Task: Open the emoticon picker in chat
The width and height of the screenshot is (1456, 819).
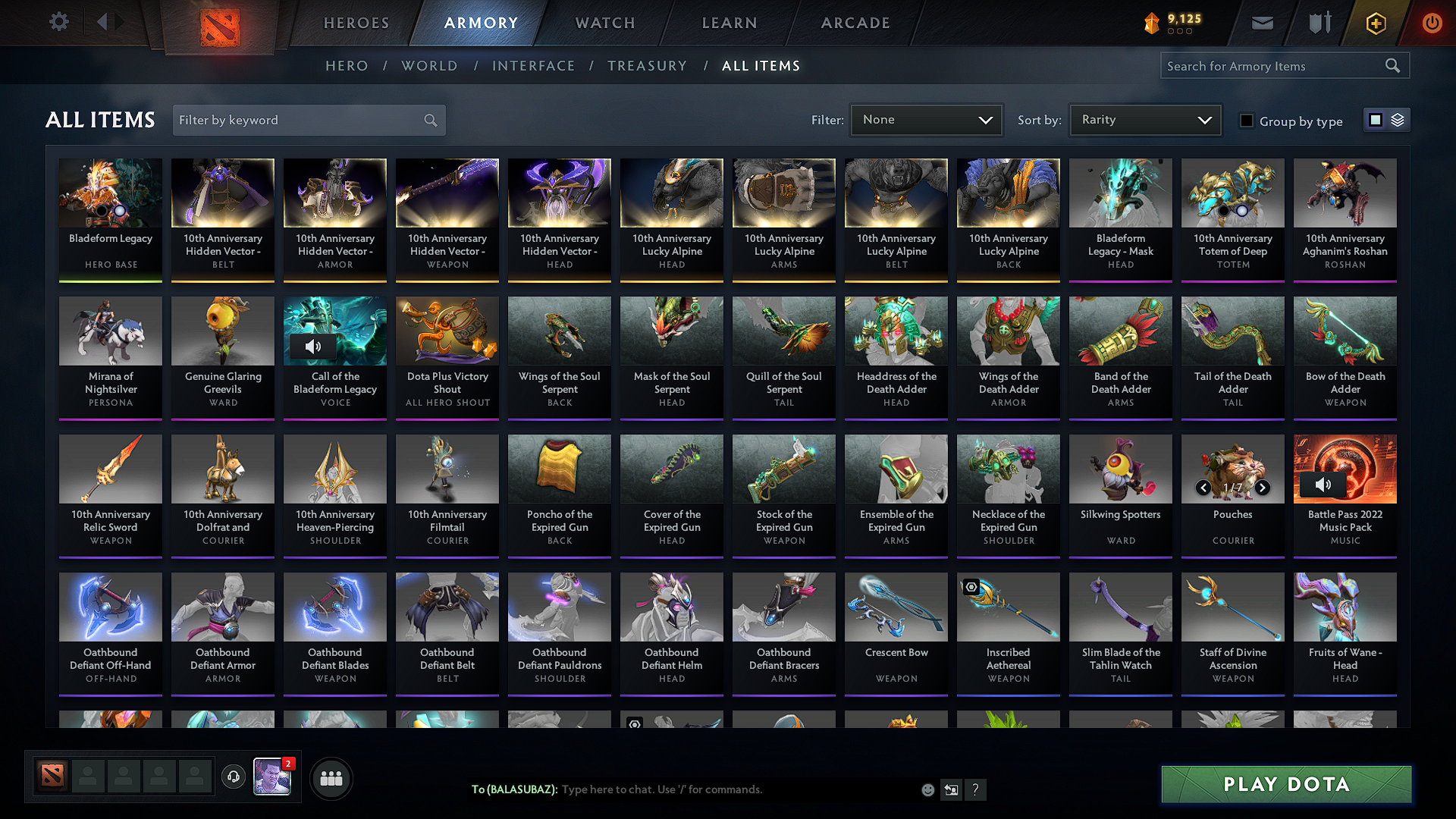Action: 927,789
